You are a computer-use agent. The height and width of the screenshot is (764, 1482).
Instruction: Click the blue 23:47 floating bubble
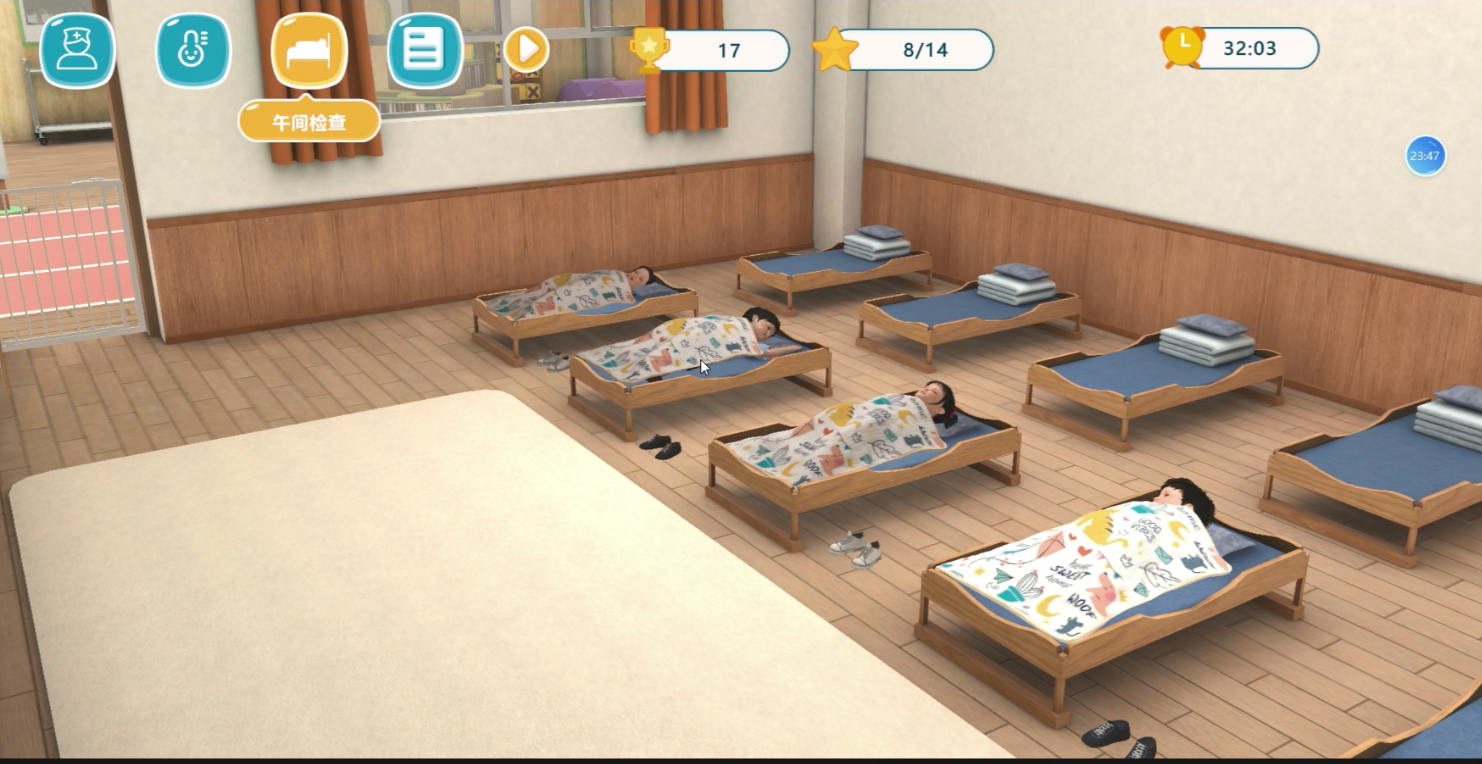click(1425, 156)
